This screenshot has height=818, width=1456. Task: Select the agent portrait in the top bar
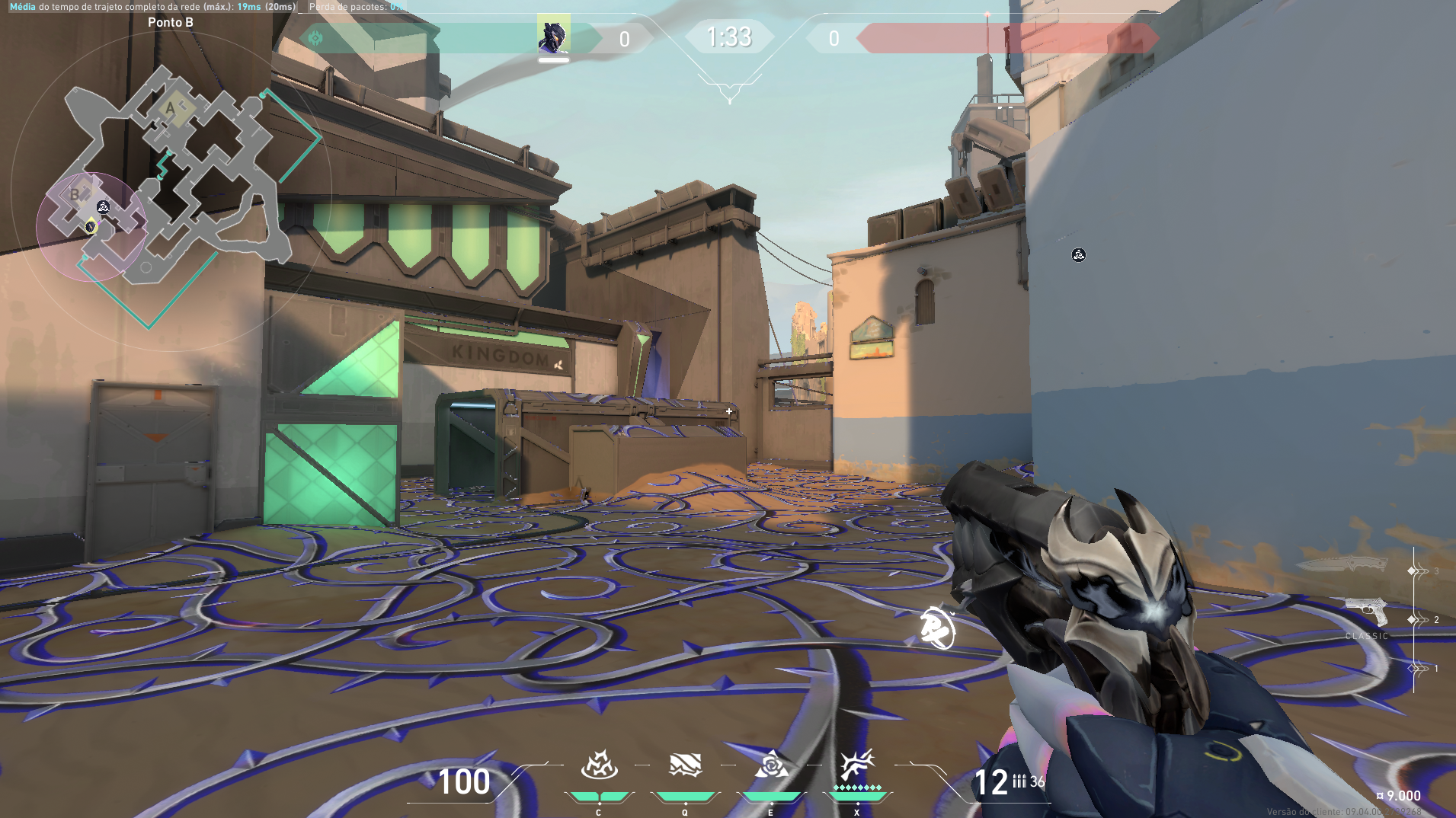pos(553,36)
